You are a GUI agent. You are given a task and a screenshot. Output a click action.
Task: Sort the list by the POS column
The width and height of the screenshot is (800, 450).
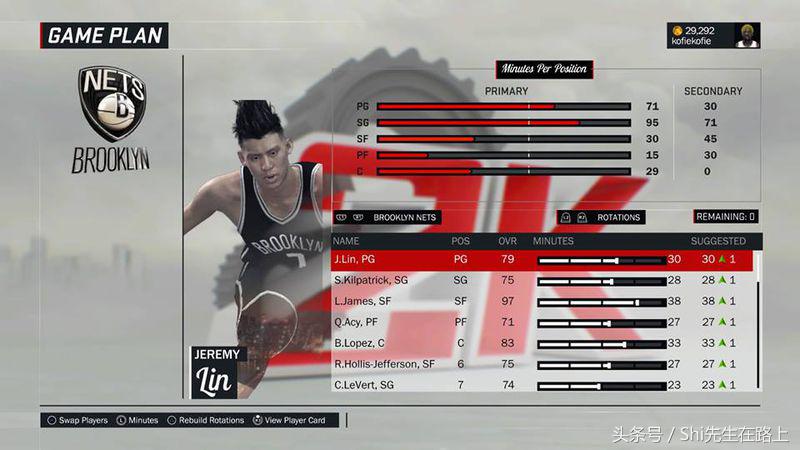(x=460, y=241)
